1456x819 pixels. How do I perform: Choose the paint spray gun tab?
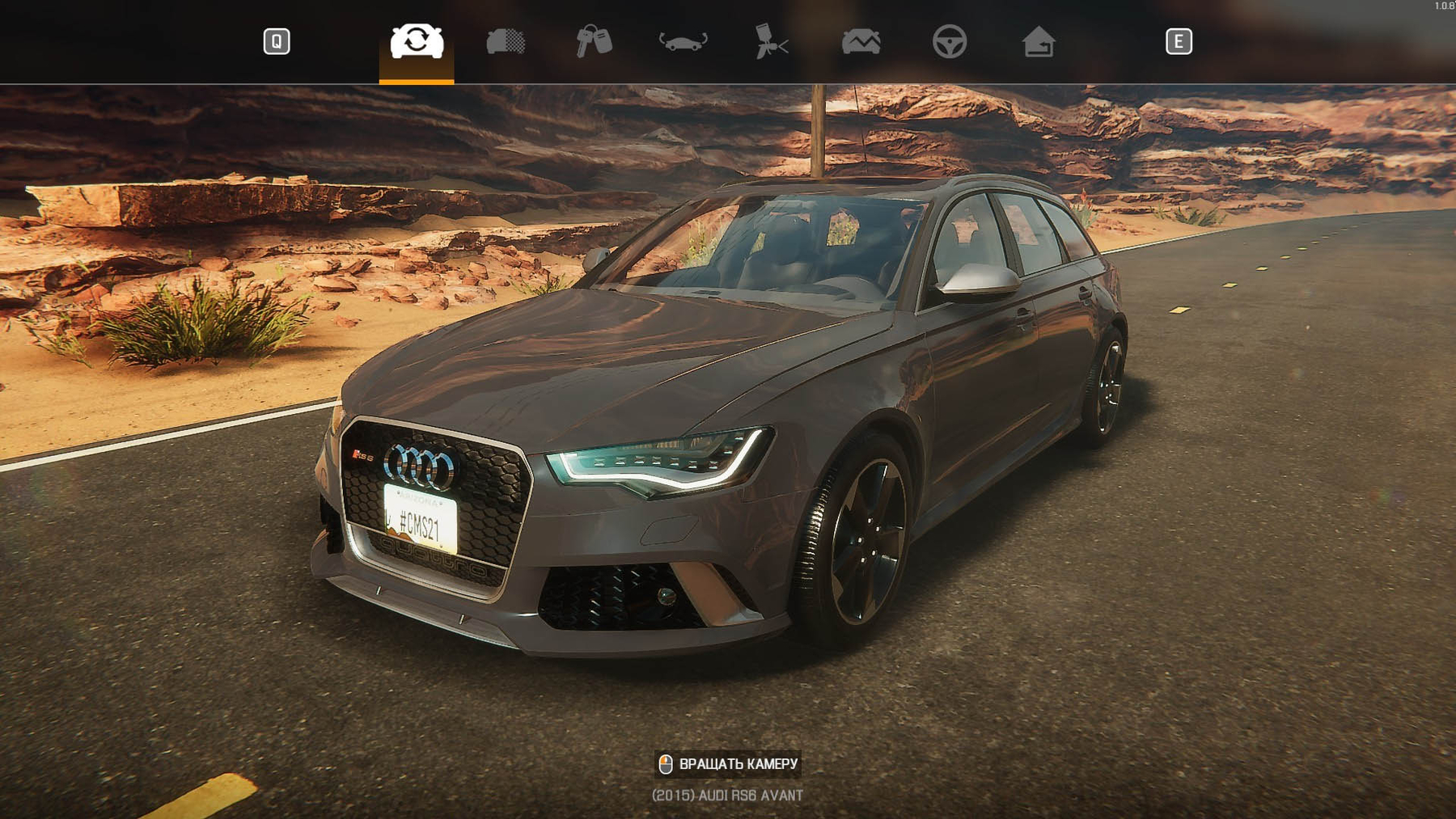[772, 41]
